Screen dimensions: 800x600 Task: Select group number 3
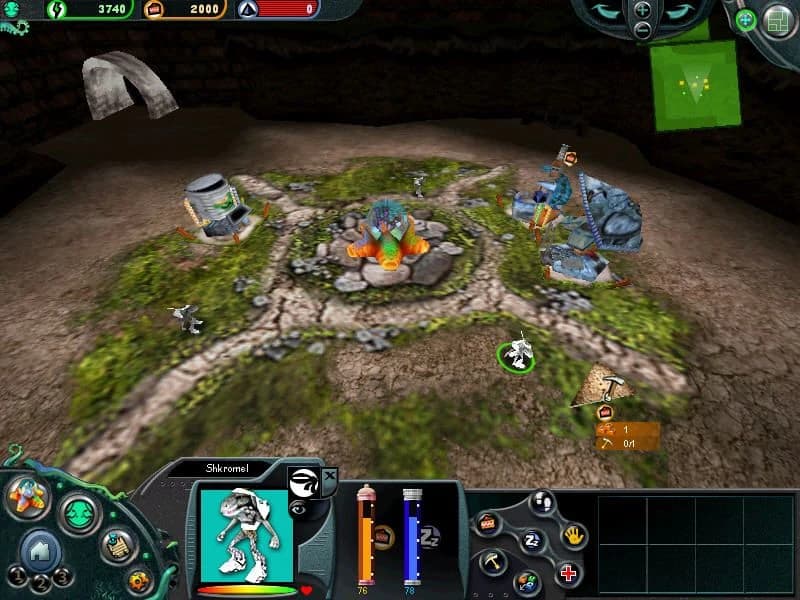(x=62, y=576)
